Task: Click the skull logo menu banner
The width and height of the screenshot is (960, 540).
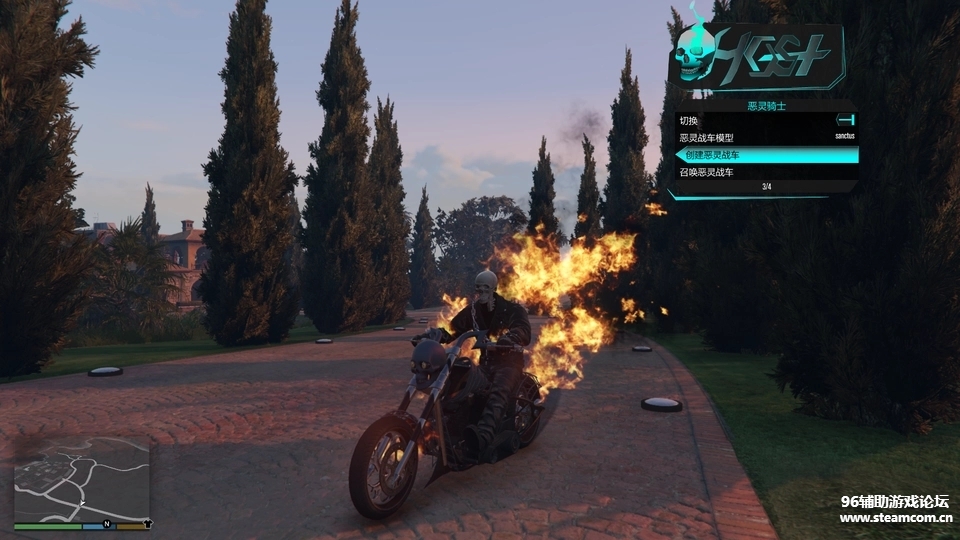Action: 756,56
